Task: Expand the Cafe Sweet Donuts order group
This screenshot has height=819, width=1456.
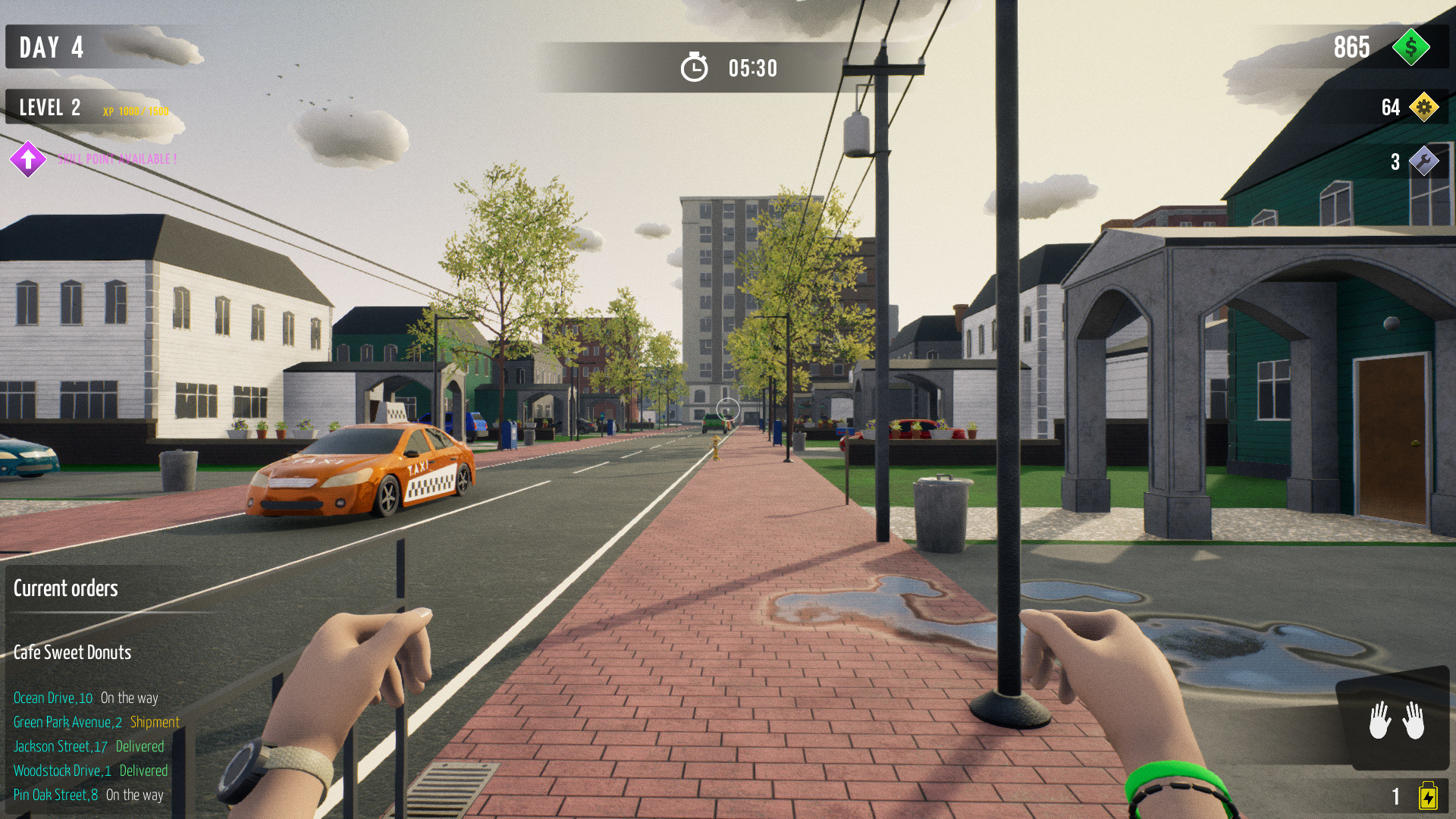Action: (x=72, y=652)
